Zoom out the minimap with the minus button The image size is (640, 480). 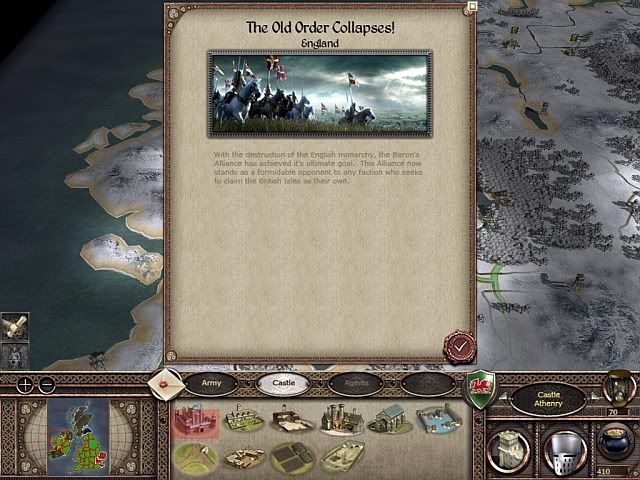point(50,385)
